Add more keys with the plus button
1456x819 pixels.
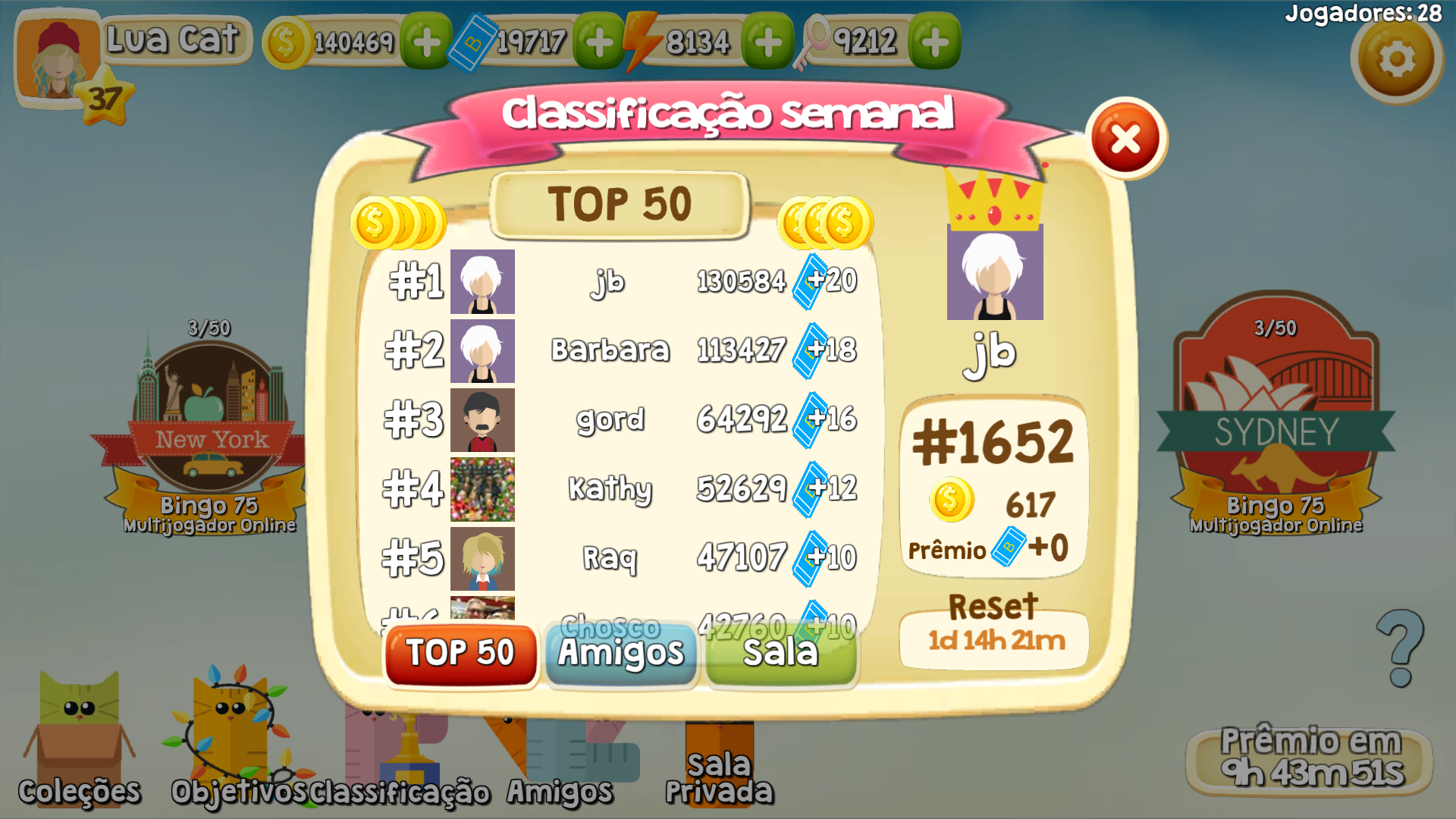(x=935, y=43)
